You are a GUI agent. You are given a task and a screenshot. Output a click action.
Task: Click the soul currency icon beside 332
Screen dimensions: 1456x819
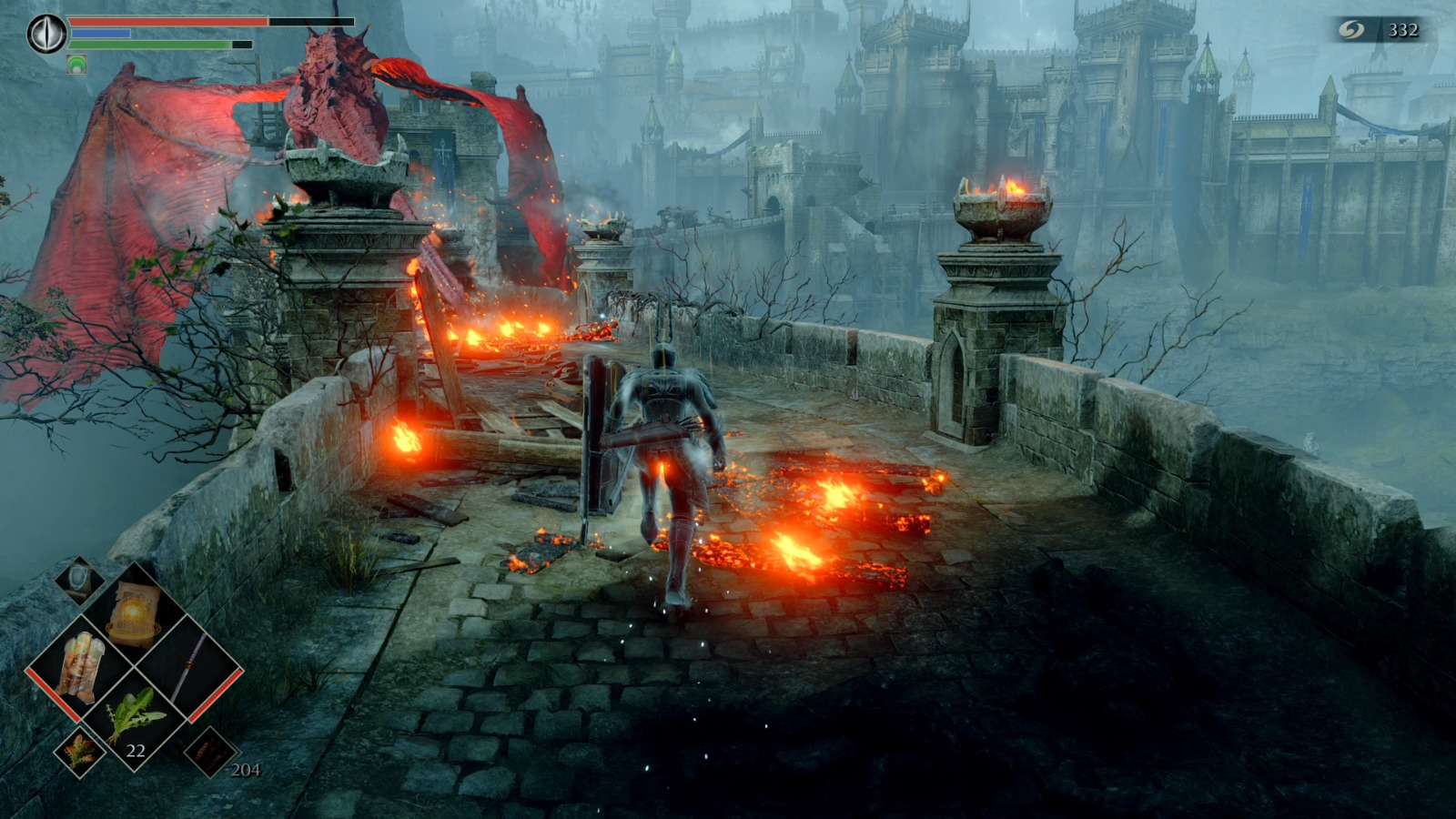point(1352,28)
